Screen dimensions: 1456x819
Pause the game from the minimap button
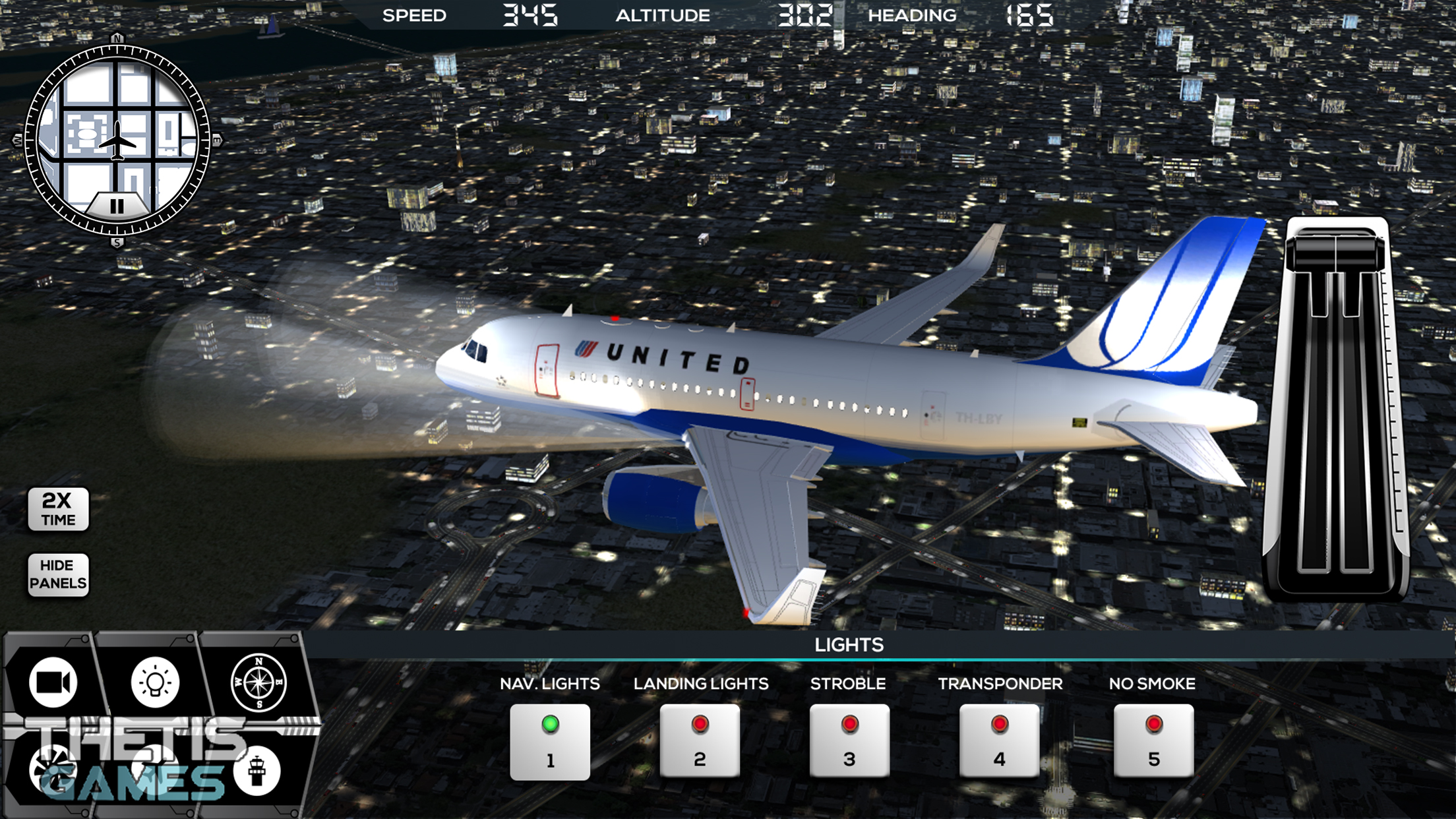tap(117, 206)
